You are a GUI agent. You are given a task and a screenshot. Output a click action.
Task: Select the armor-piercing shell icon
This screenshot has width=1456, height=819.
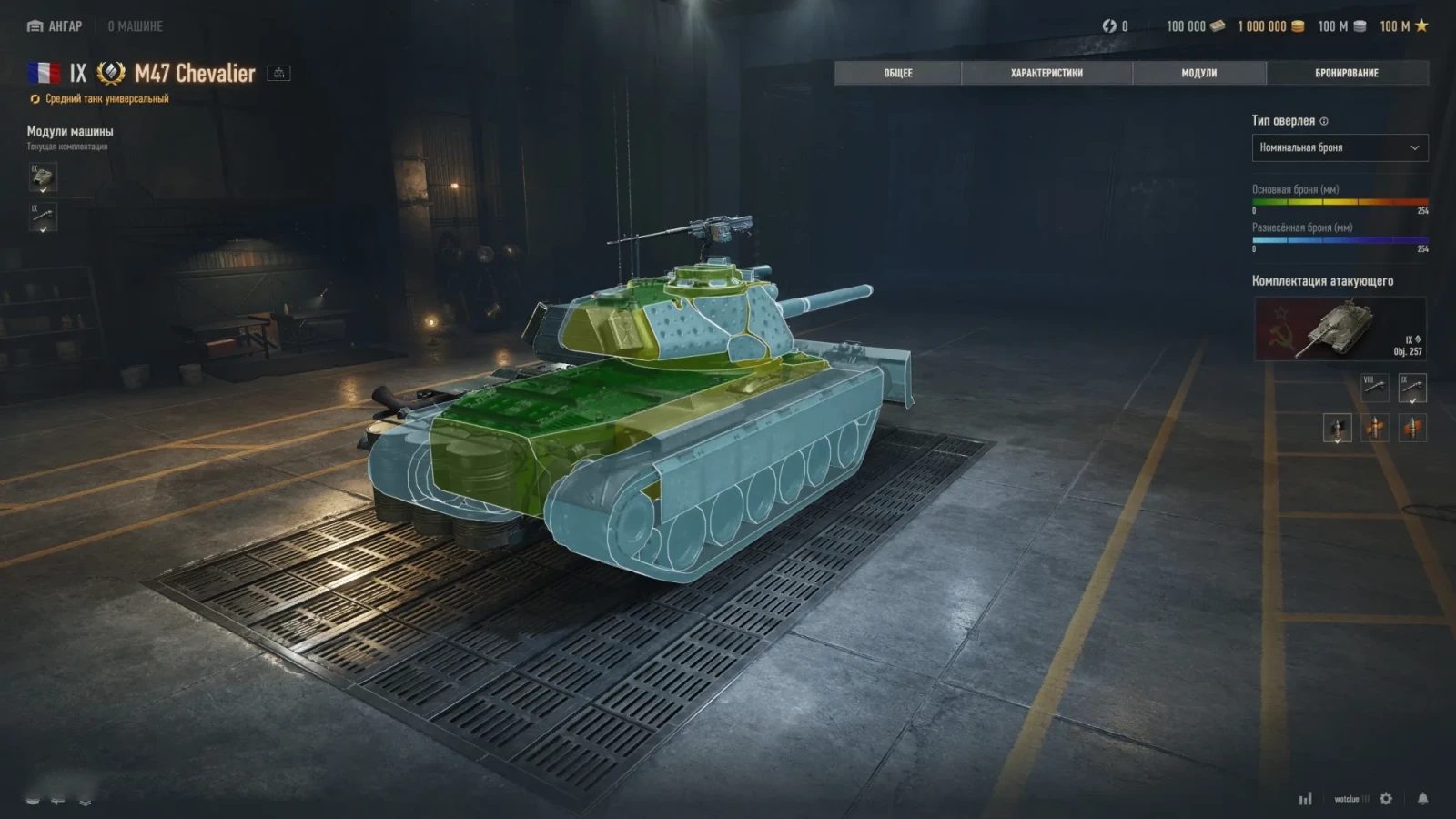pyautogui.click(x=1337, y=428)
